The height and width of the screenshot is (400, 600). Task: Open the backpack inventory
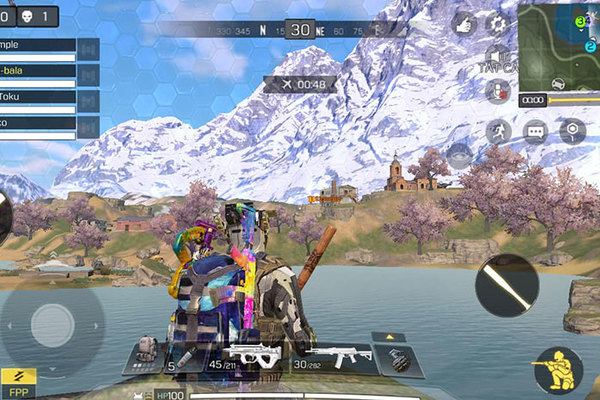tap(146, 352)
